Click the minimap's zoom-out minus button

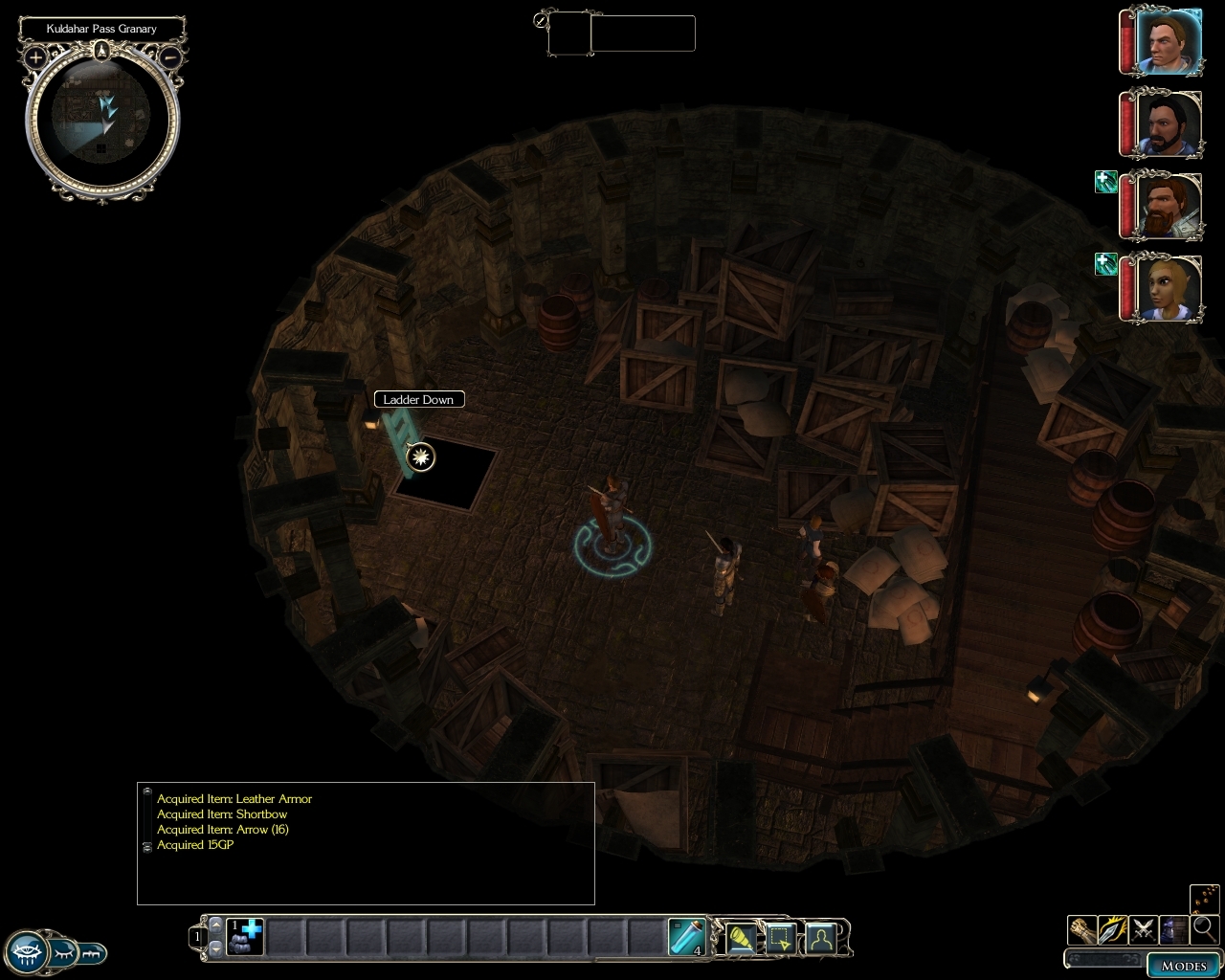pyautogui.click(x=170, y=57)
